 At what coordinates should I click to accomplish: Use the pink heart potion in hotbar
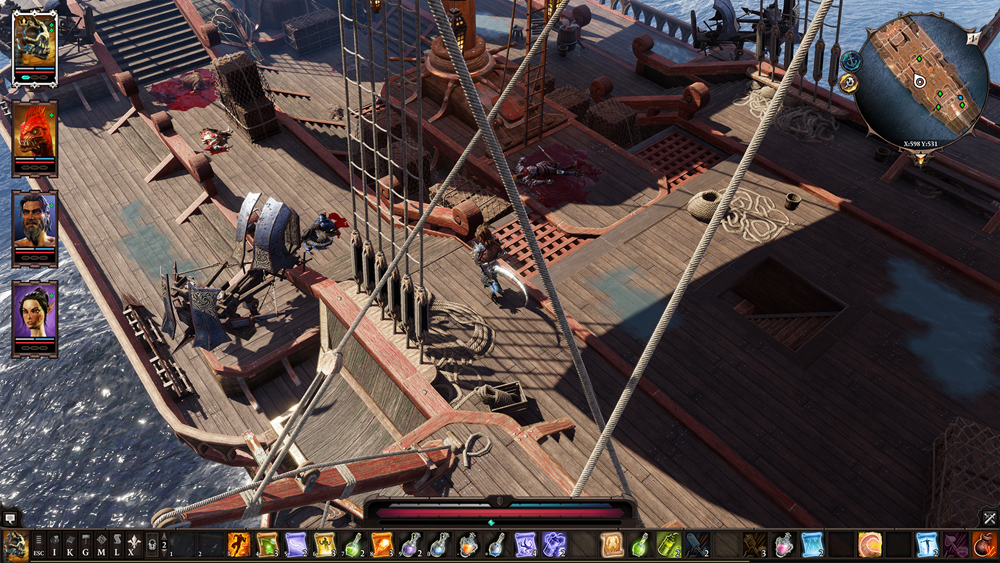click(783, 545)
